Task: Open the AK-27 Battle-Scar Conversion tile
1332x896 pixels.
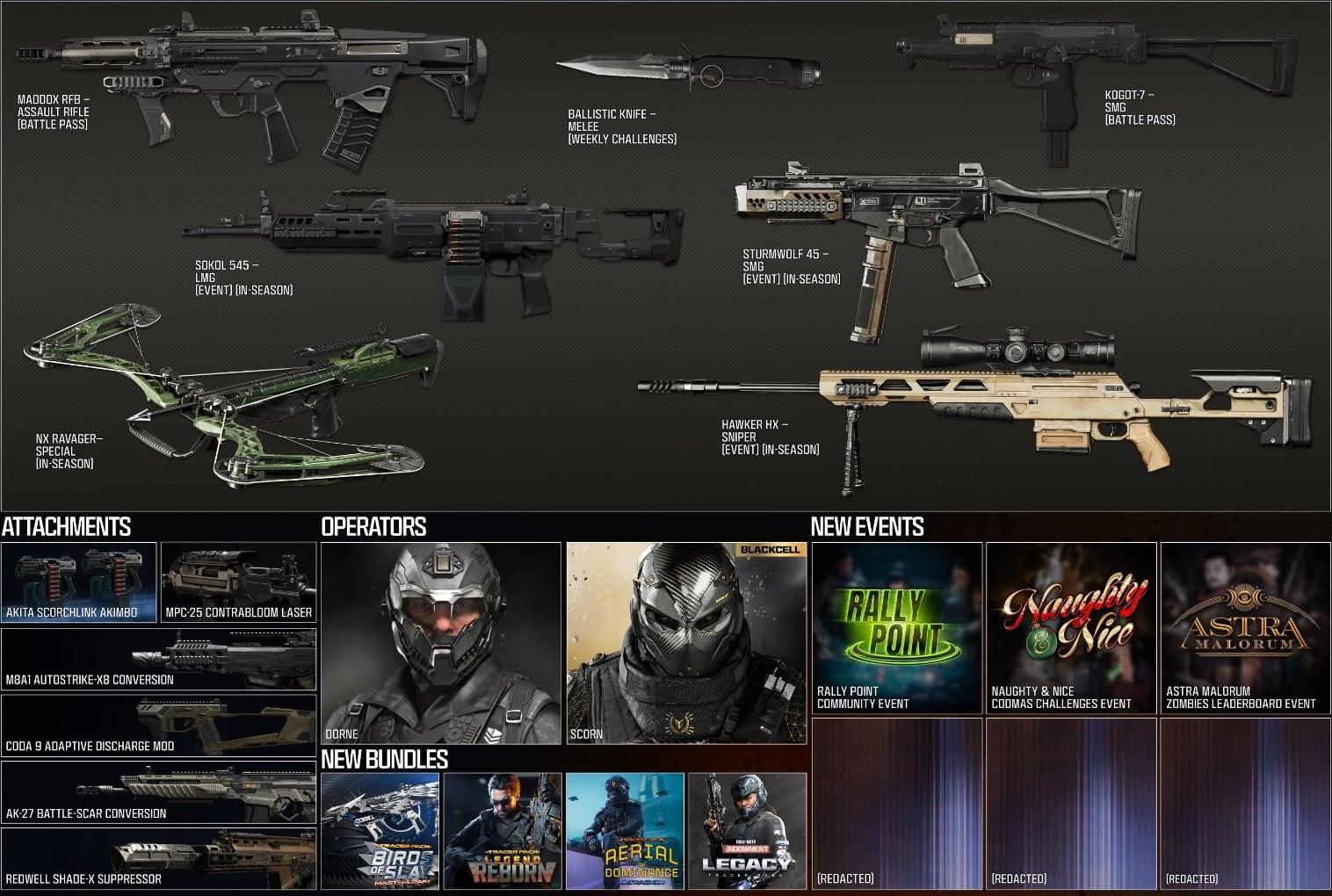Action: [x=158, y=792]
